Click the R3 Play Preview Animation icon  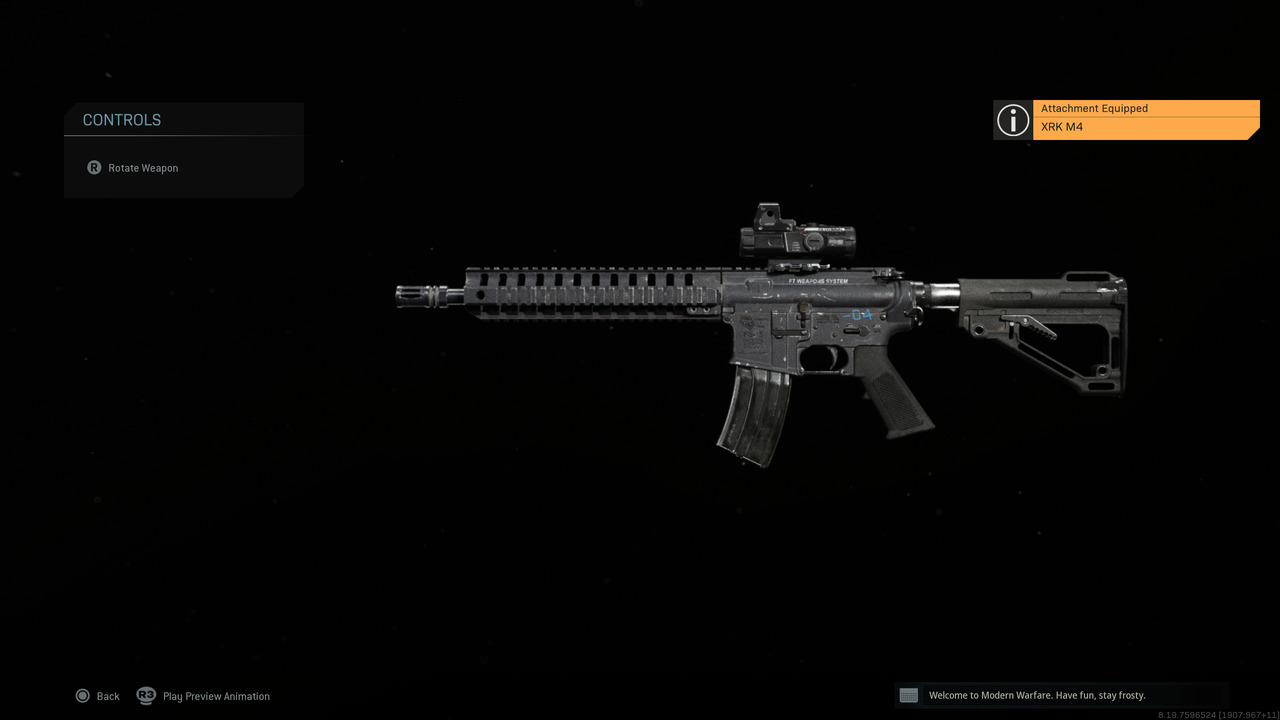coord(146,695)
